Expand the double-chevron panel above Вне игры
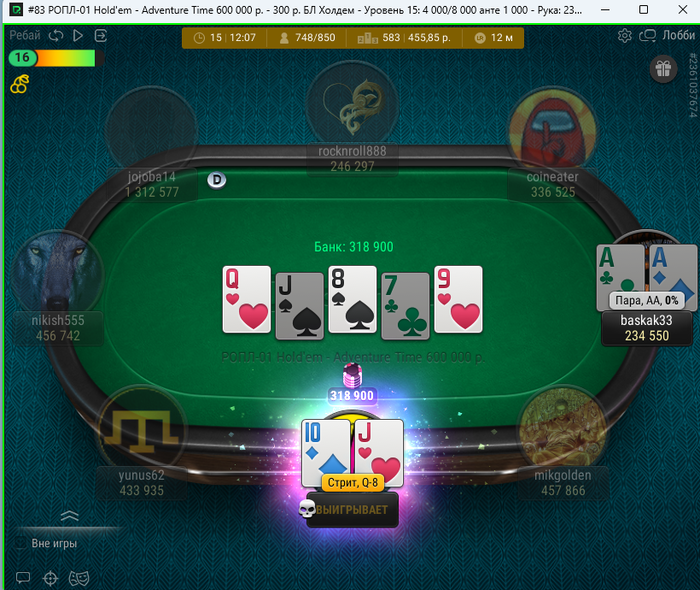 (x=69, y=517)
